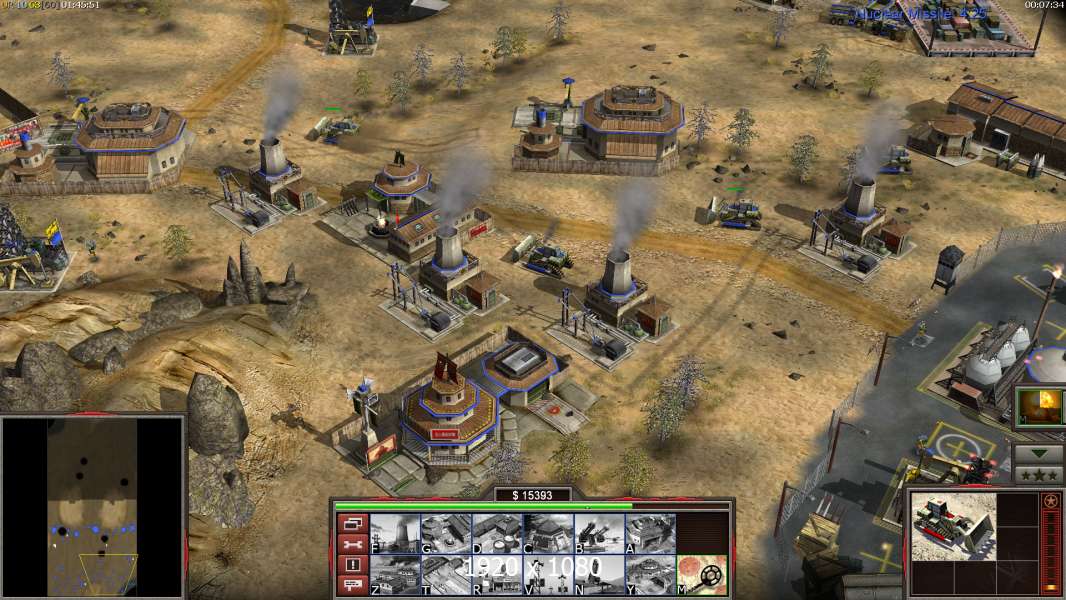Image resolution: width=1066 pixels, height=600 pixels.
Task: Build the speaker tower (V)
Action: [x=548, y=574]
